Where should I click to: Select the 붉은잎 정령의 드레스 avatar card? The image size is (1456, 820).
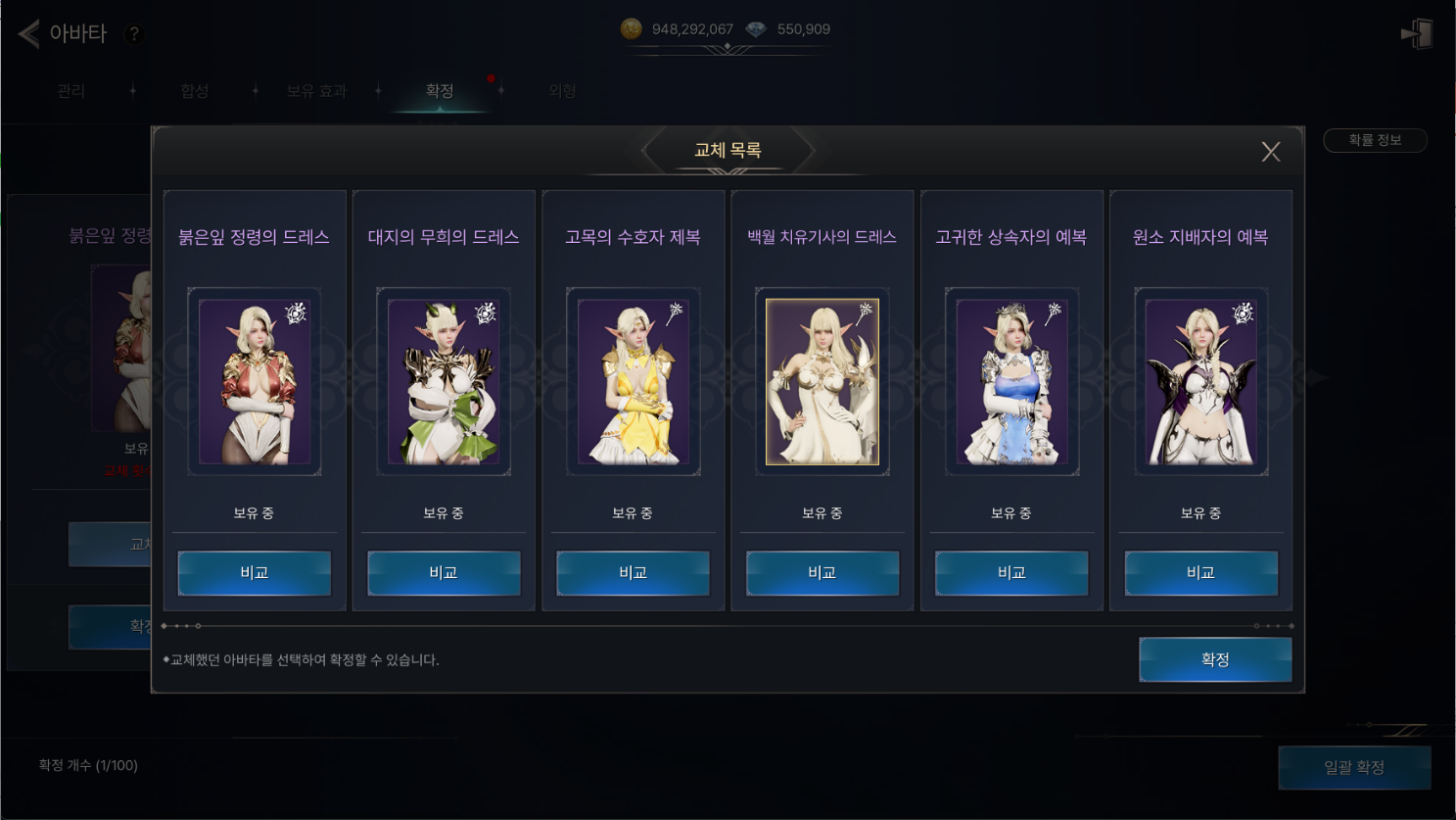click(255, 382)
